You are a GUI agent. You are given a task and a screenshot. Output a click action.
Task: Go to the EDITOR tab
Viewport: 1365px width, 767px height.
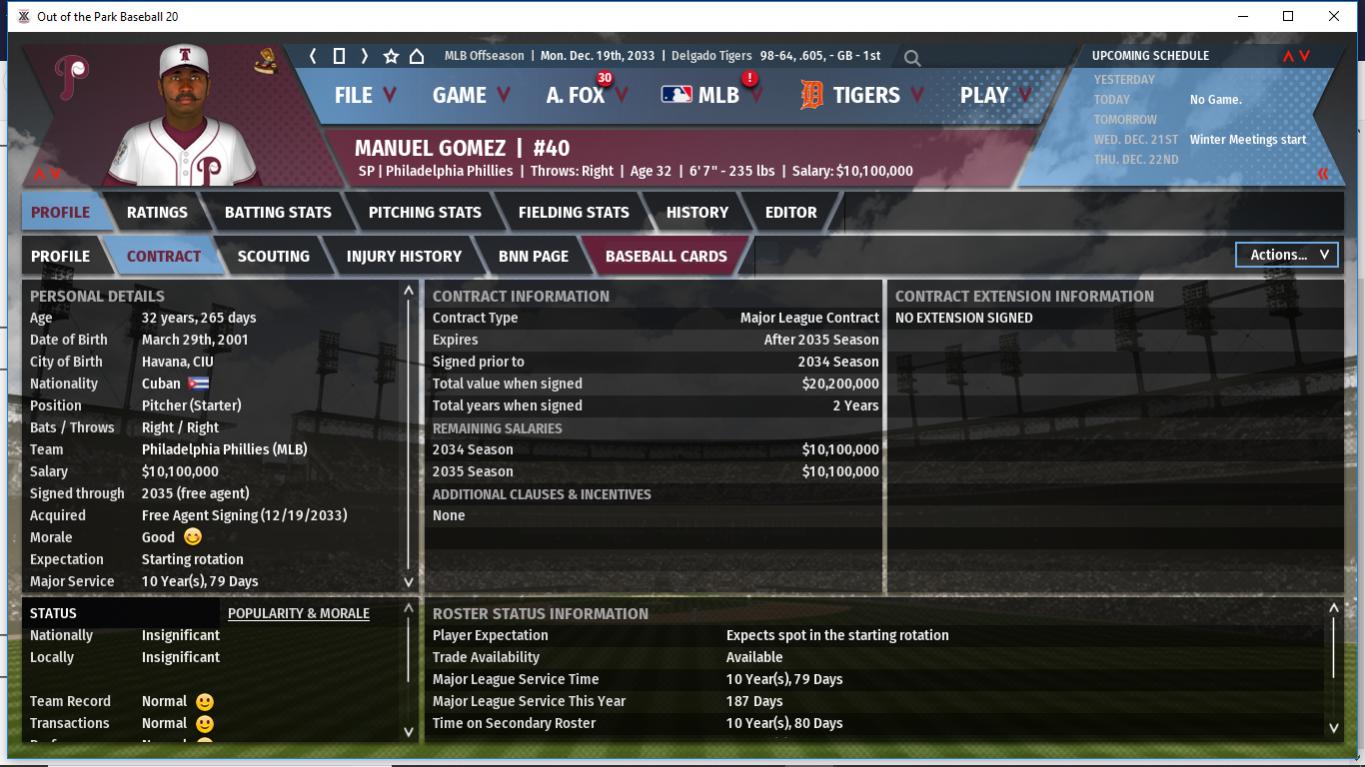click(x=791, y=212)
